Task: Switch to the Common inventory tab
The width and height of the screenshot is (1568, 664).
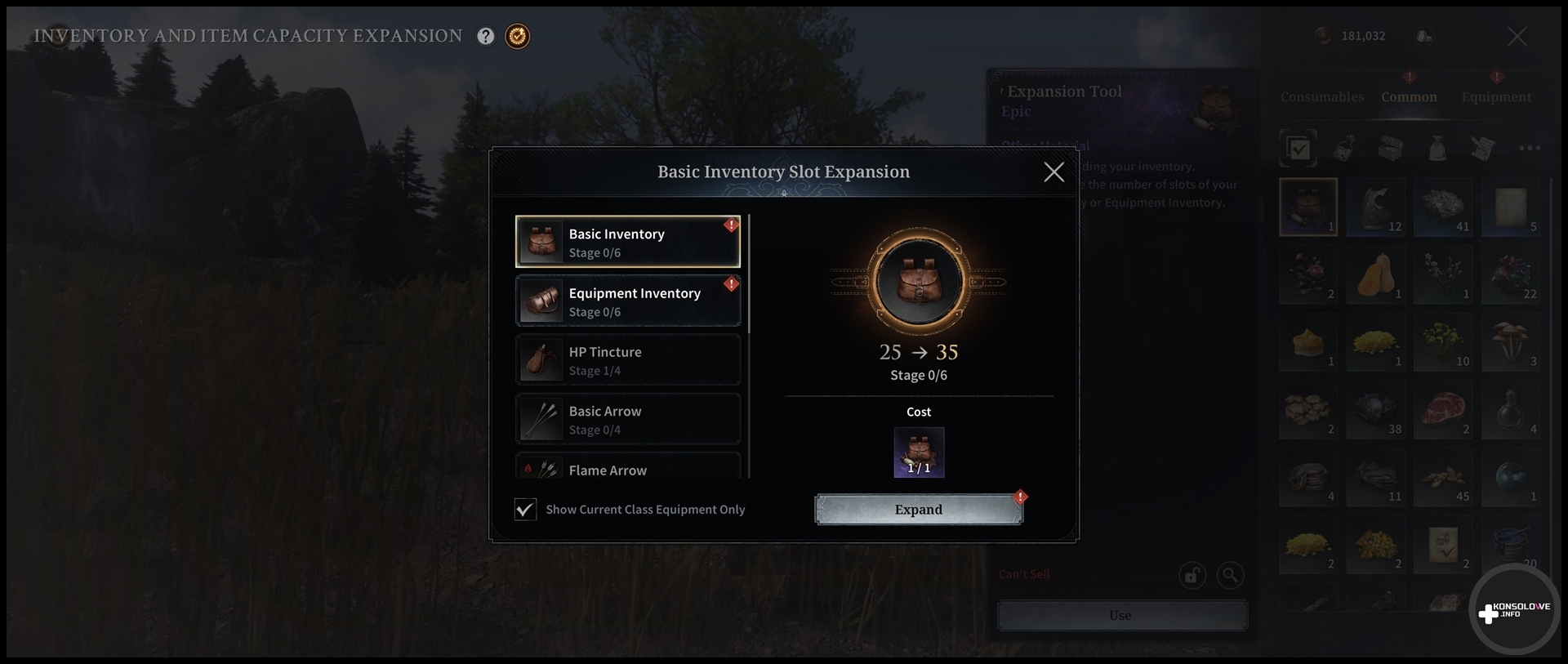Action: (x=1409, y=97)
